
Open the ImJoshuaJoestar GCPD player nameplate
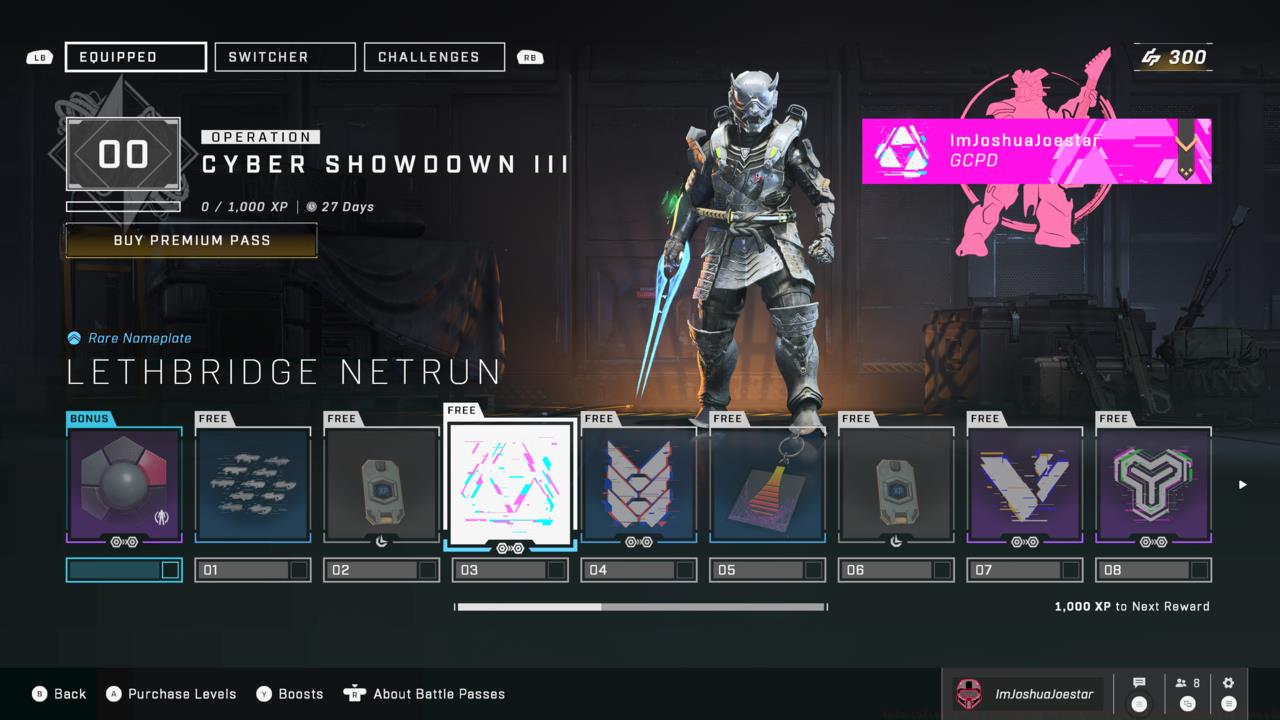[x=1036, y=151]
